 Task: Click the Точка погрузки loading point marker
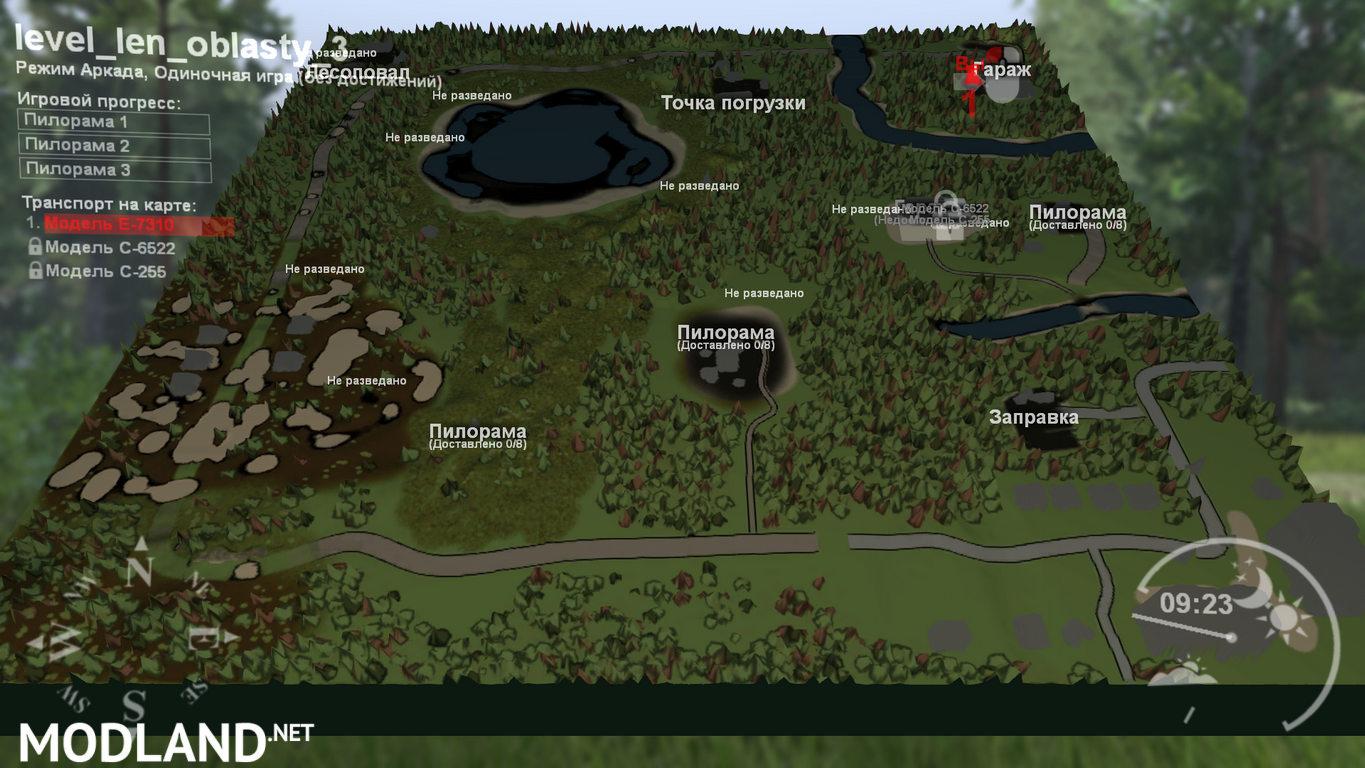pyautogui.click(x=735, y=103)
